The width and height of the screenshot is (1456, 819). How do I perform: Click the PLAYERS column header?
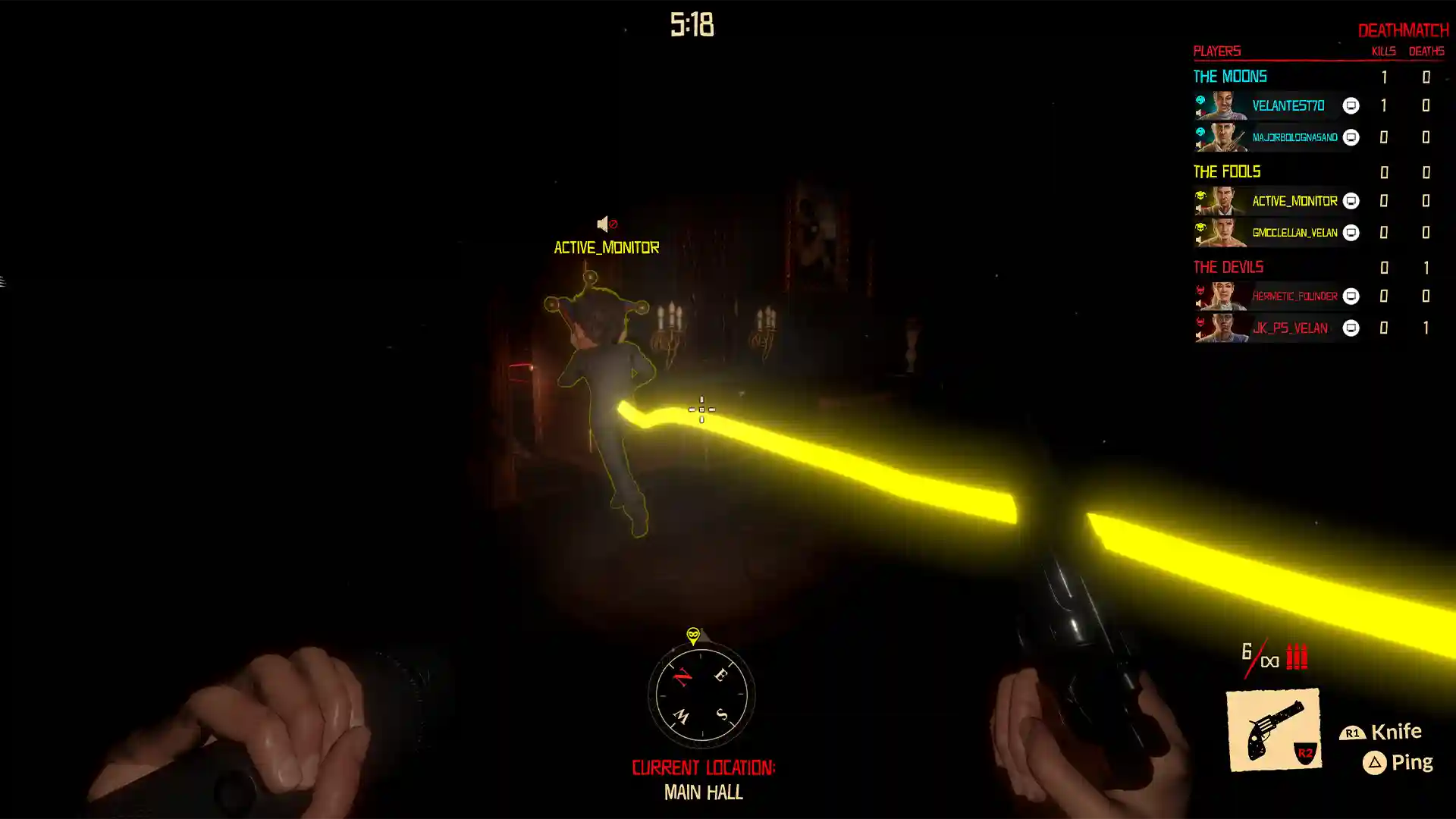click(1216, 51)
